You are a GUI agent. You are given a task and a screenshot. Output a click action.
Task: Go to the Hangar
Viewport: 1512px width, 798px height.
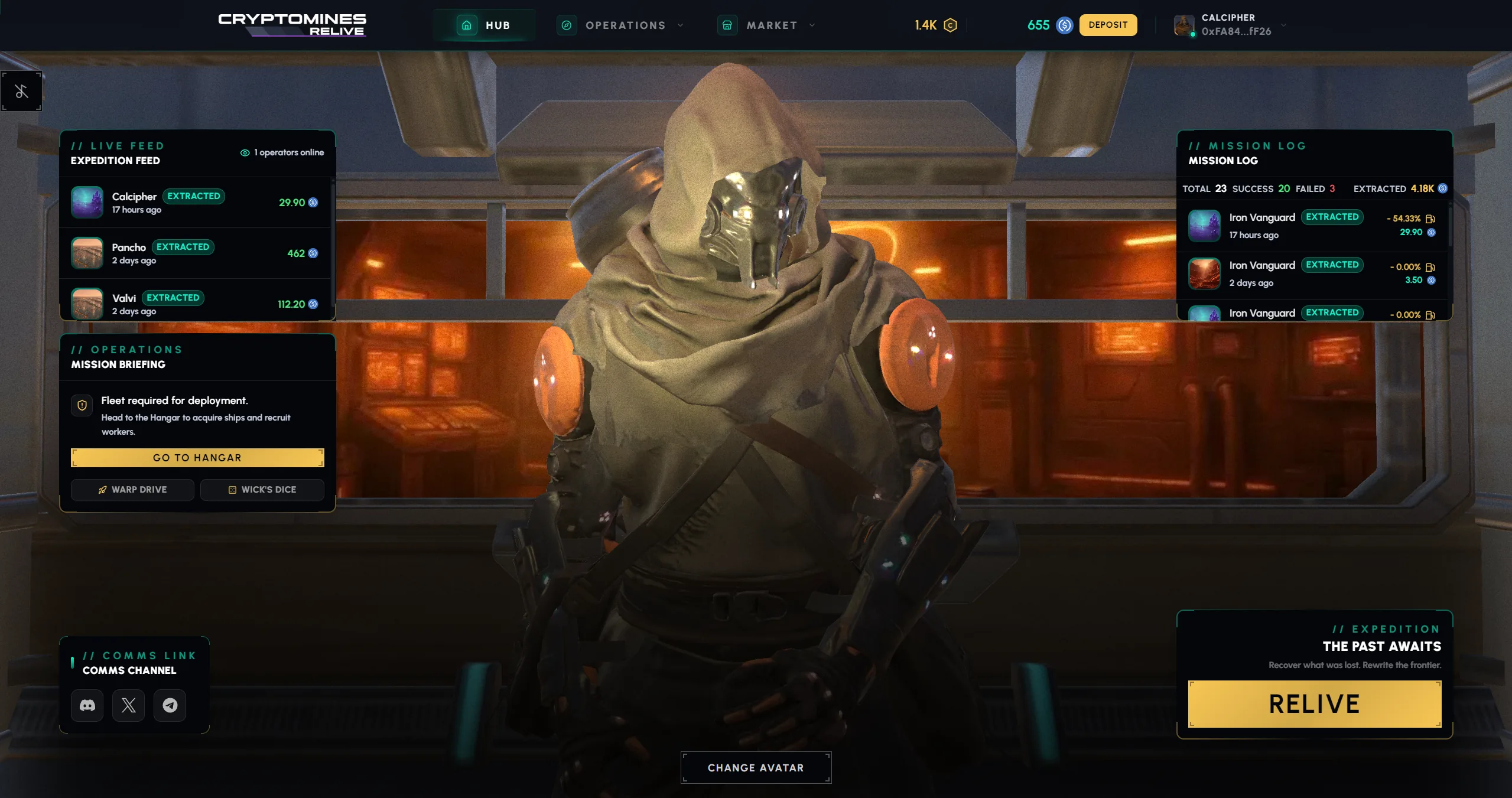[x=197, y=458]
